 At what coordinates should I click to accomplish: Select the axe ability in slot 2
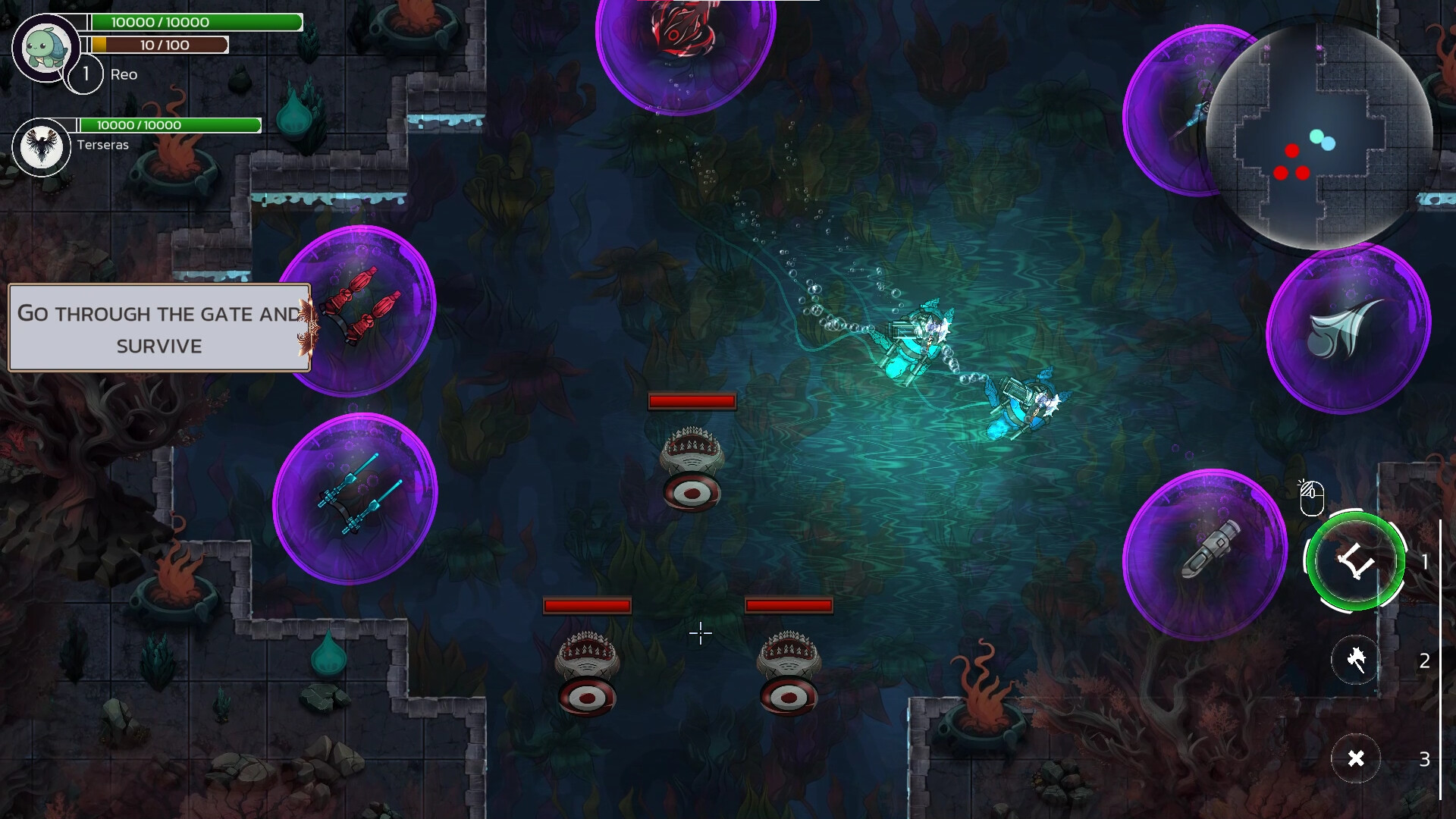click(1357, 661)
